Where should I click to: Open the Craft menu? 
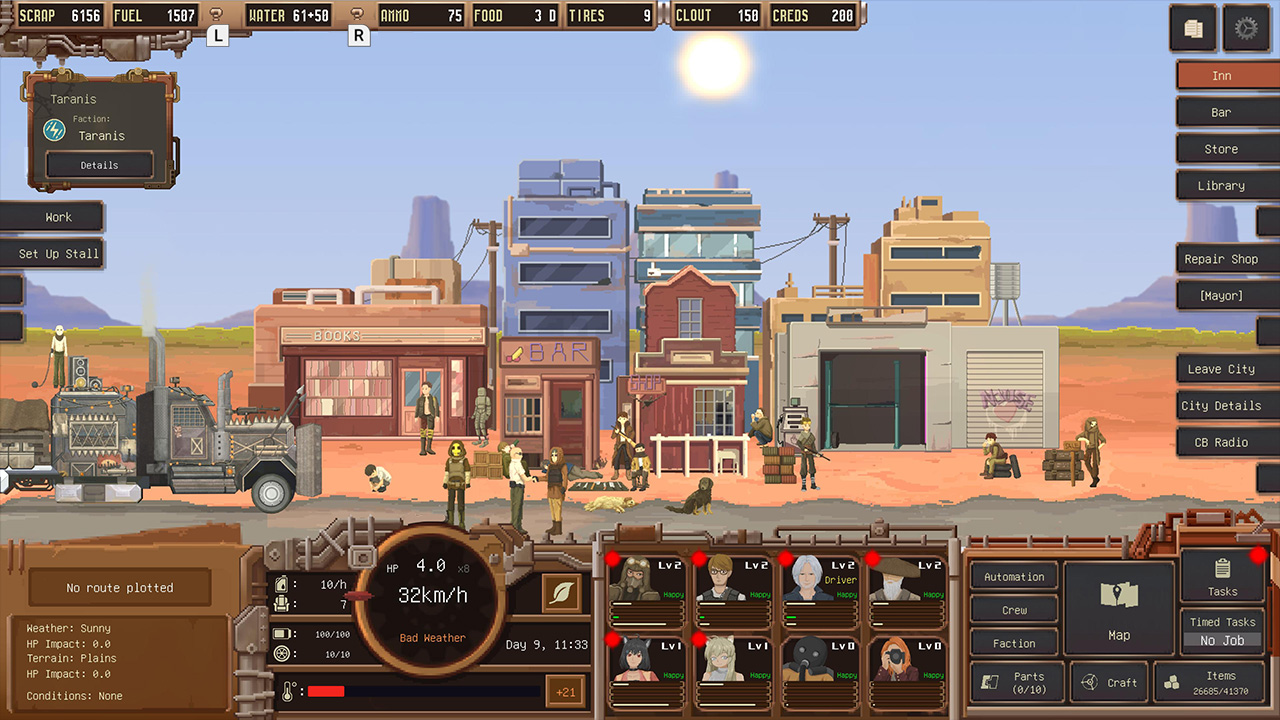(x=1110, y=682)
